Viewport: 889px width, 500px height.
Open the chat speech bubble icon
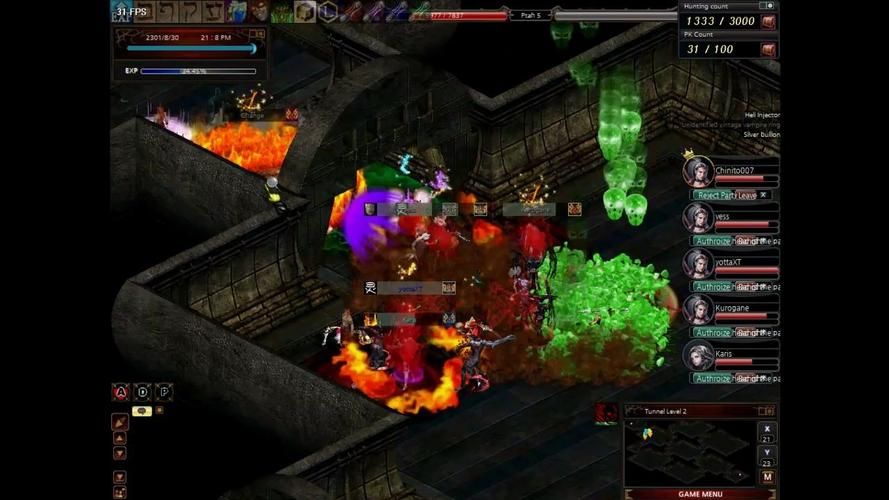pyautogui.click(x=141, y=410)
